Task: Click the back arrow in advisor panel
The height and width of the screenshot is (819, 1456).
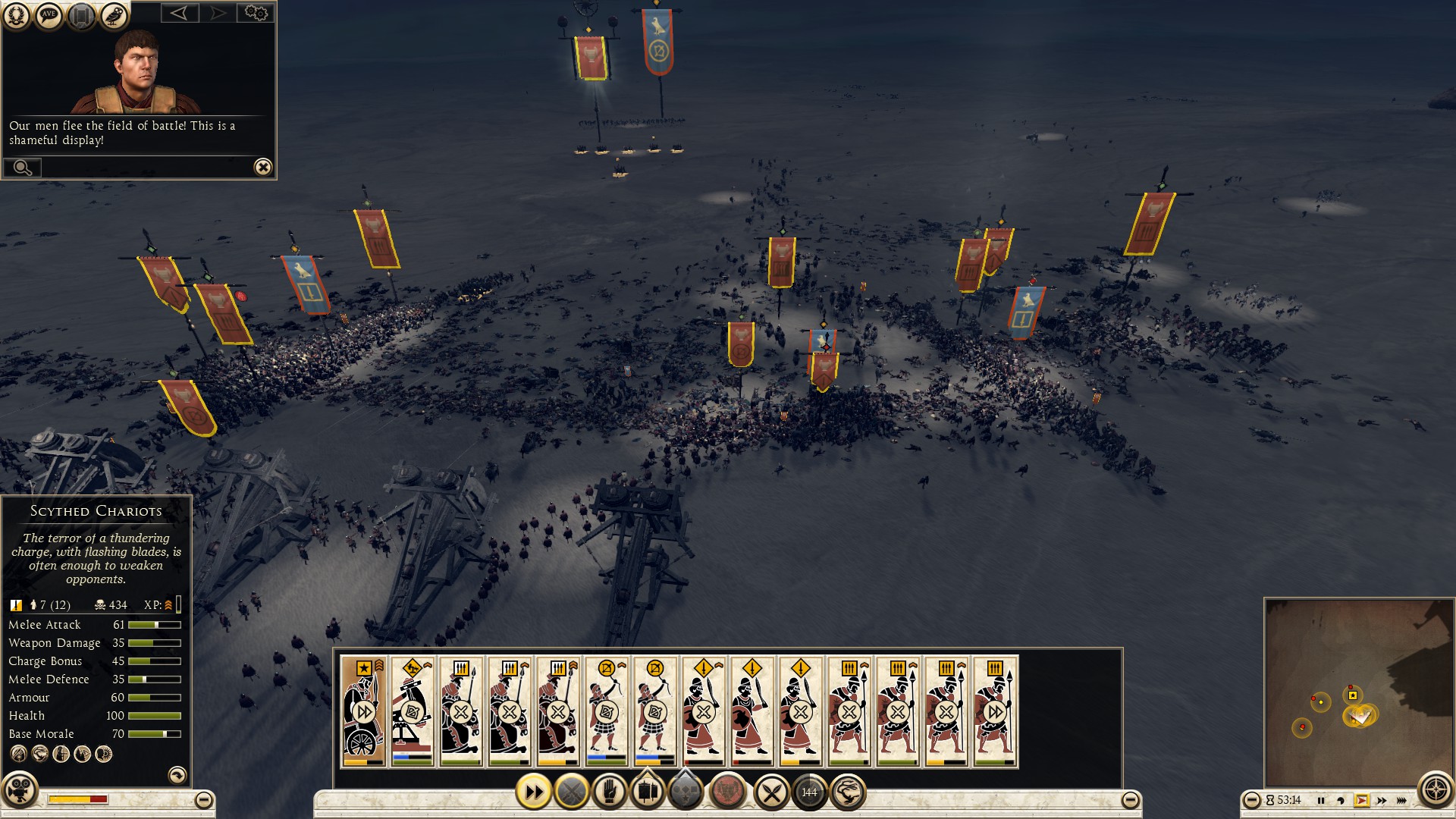Action: pyautogui.click(x=180, y=14)
